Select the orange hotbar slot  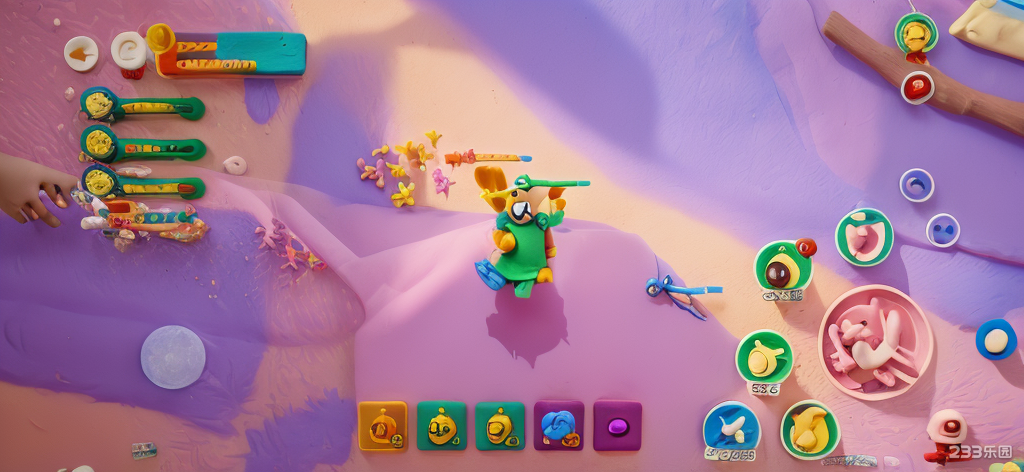[383, 426]
